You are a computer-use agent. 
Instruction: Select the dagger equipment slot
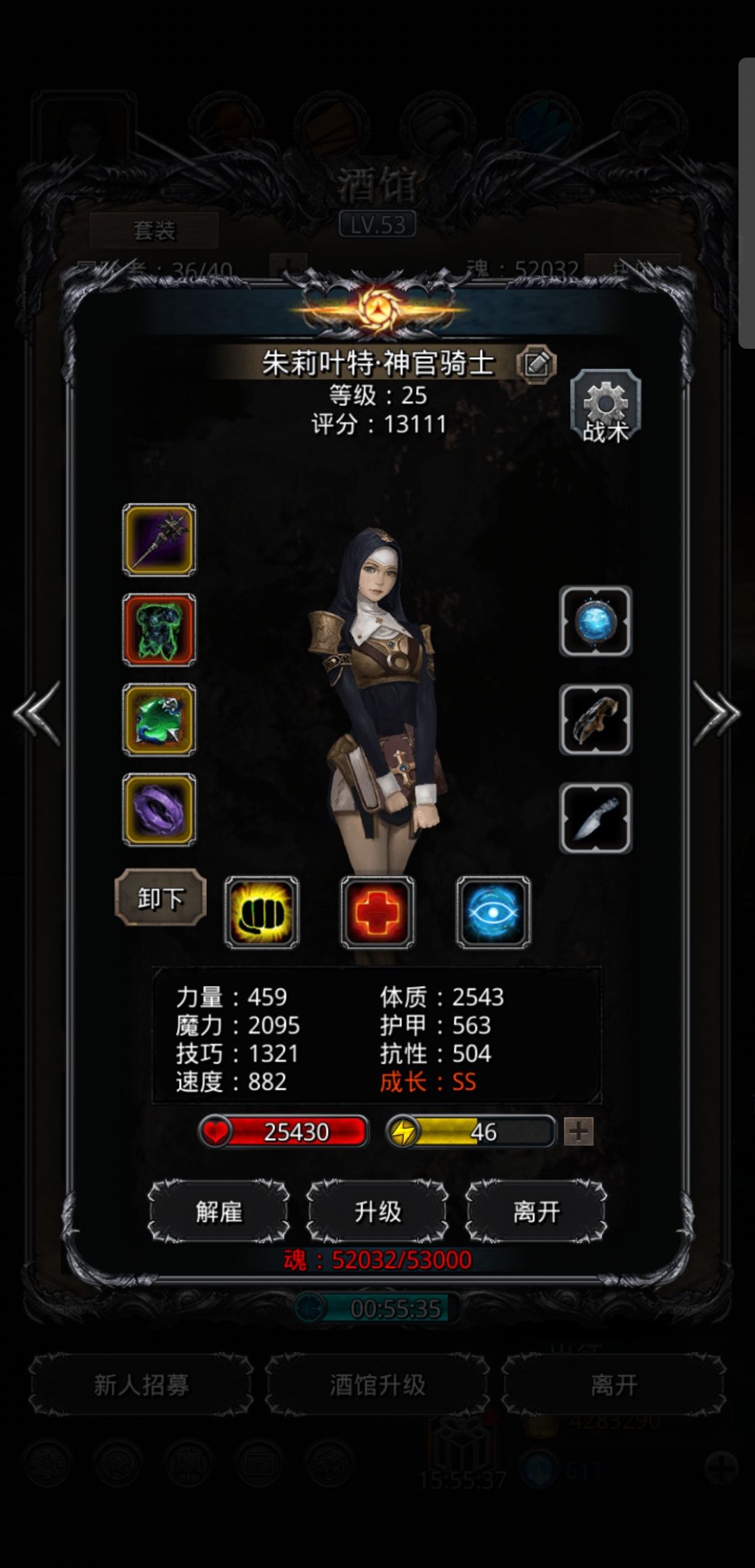[596, 818]
